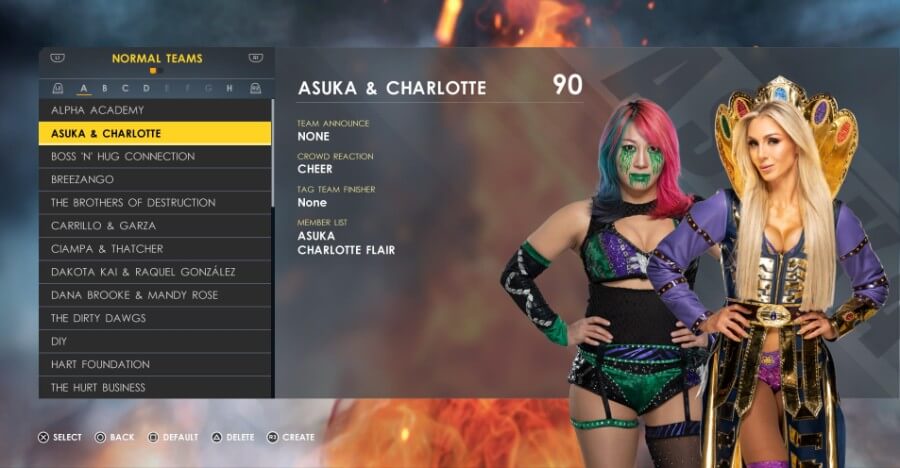This screenshot has height=468, width=900.
Task: Select the Carrillo & Garza team
Action: click(x=154, y=225)
